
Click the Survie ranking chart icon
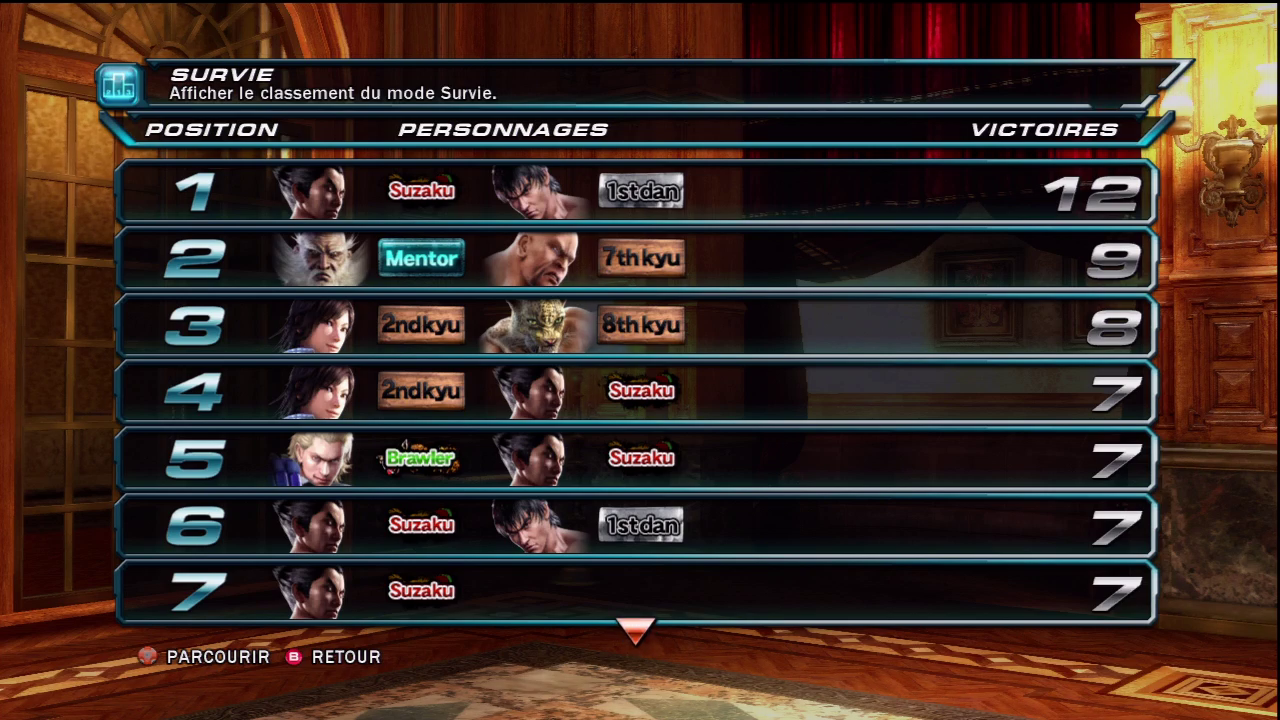(x=120, y=85)
